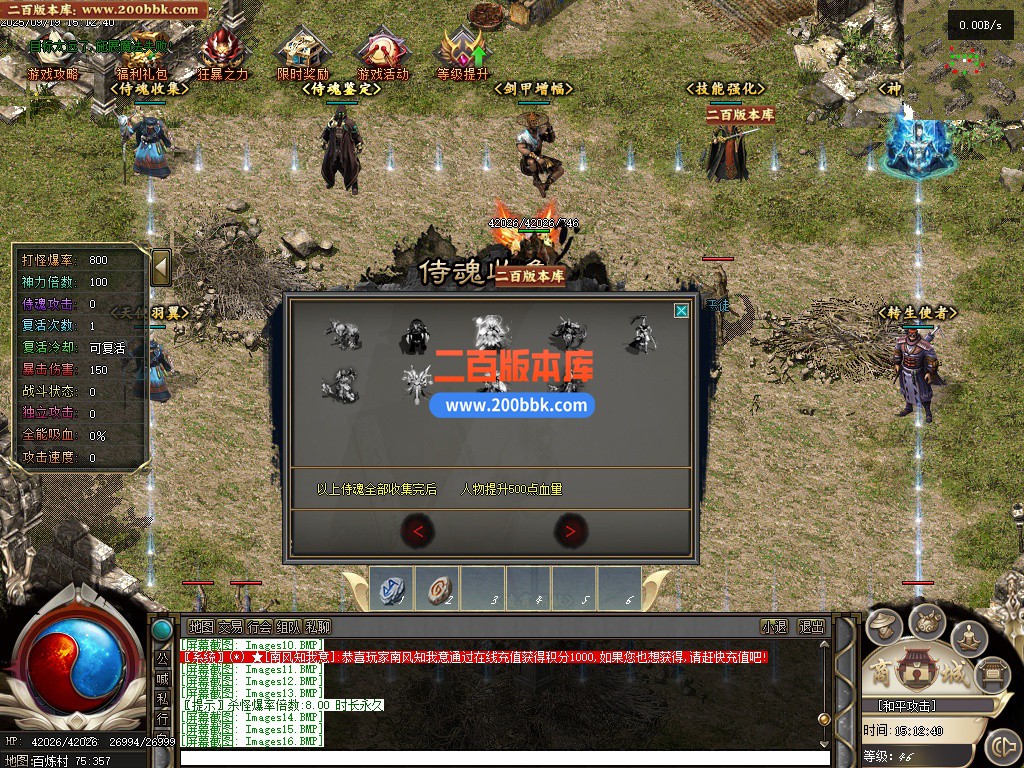This screenshot has height=768, width=1024.
Task: Open the 商城 shop
Action: [x=912, y=671]
